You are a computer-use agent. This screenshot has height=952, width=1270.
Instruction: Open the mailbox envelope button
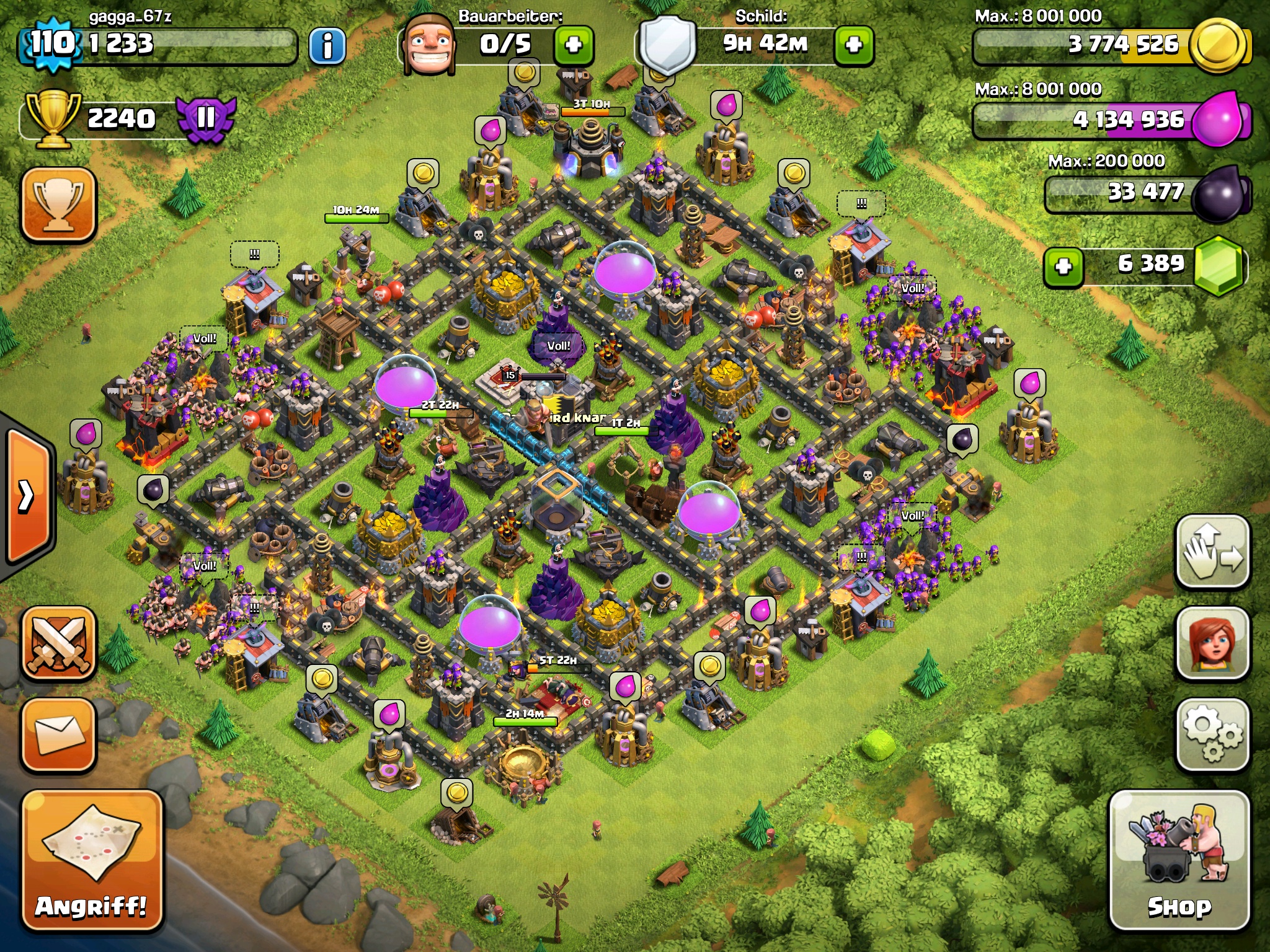coord(59,734)
